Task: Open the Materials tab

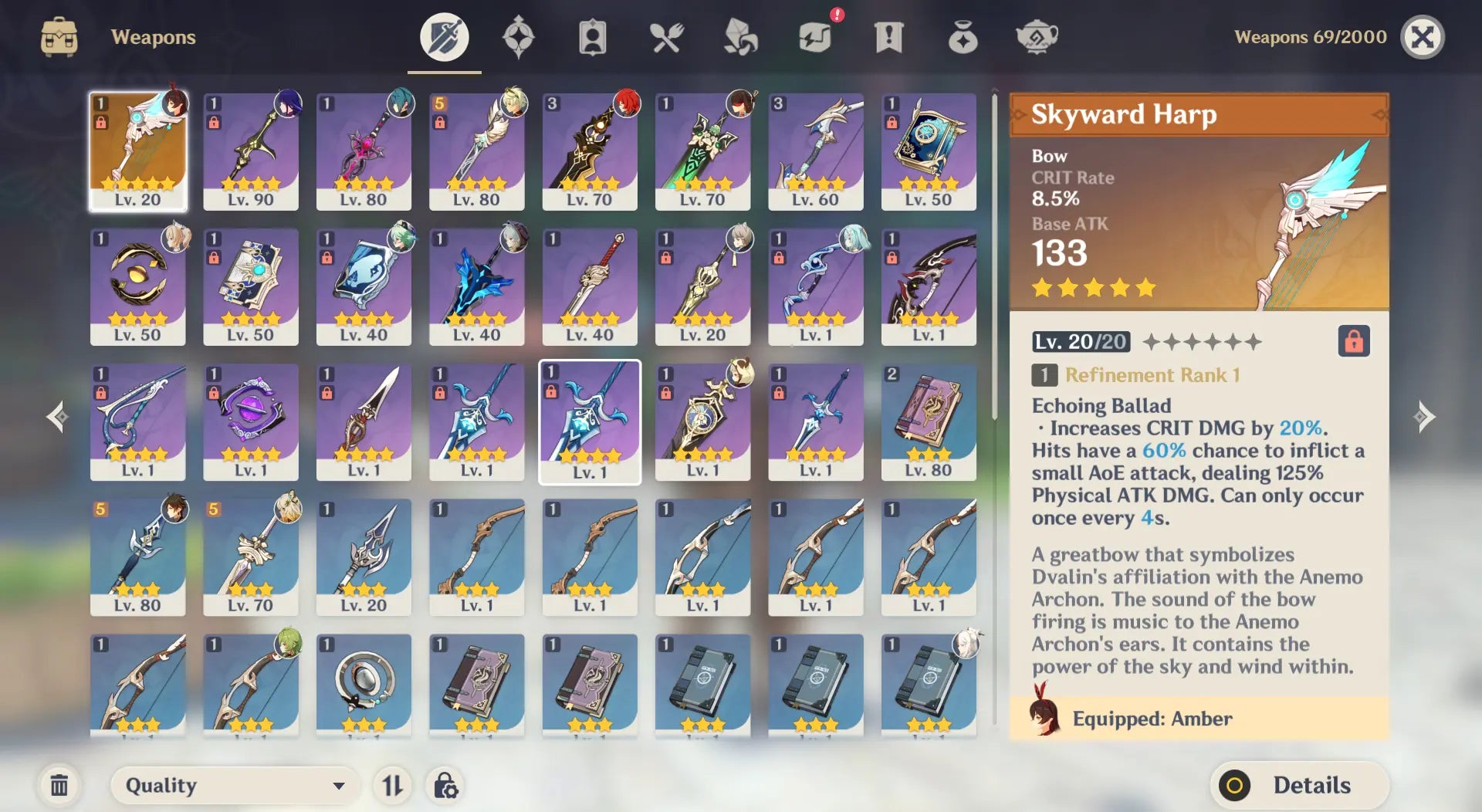Action: pos(740,37)
